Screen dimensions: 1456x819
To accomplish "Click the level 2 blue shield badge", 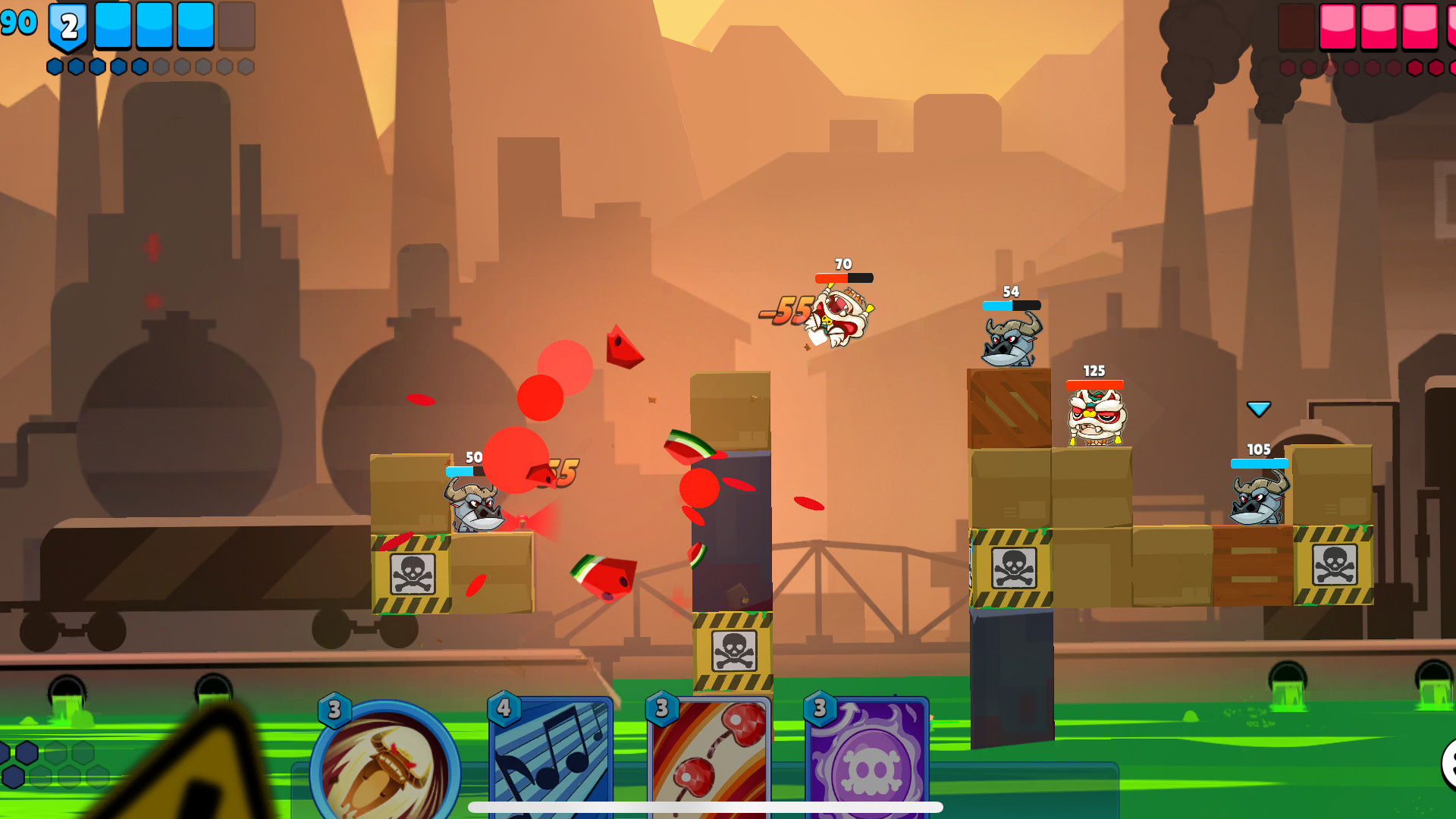I will 67,27.
